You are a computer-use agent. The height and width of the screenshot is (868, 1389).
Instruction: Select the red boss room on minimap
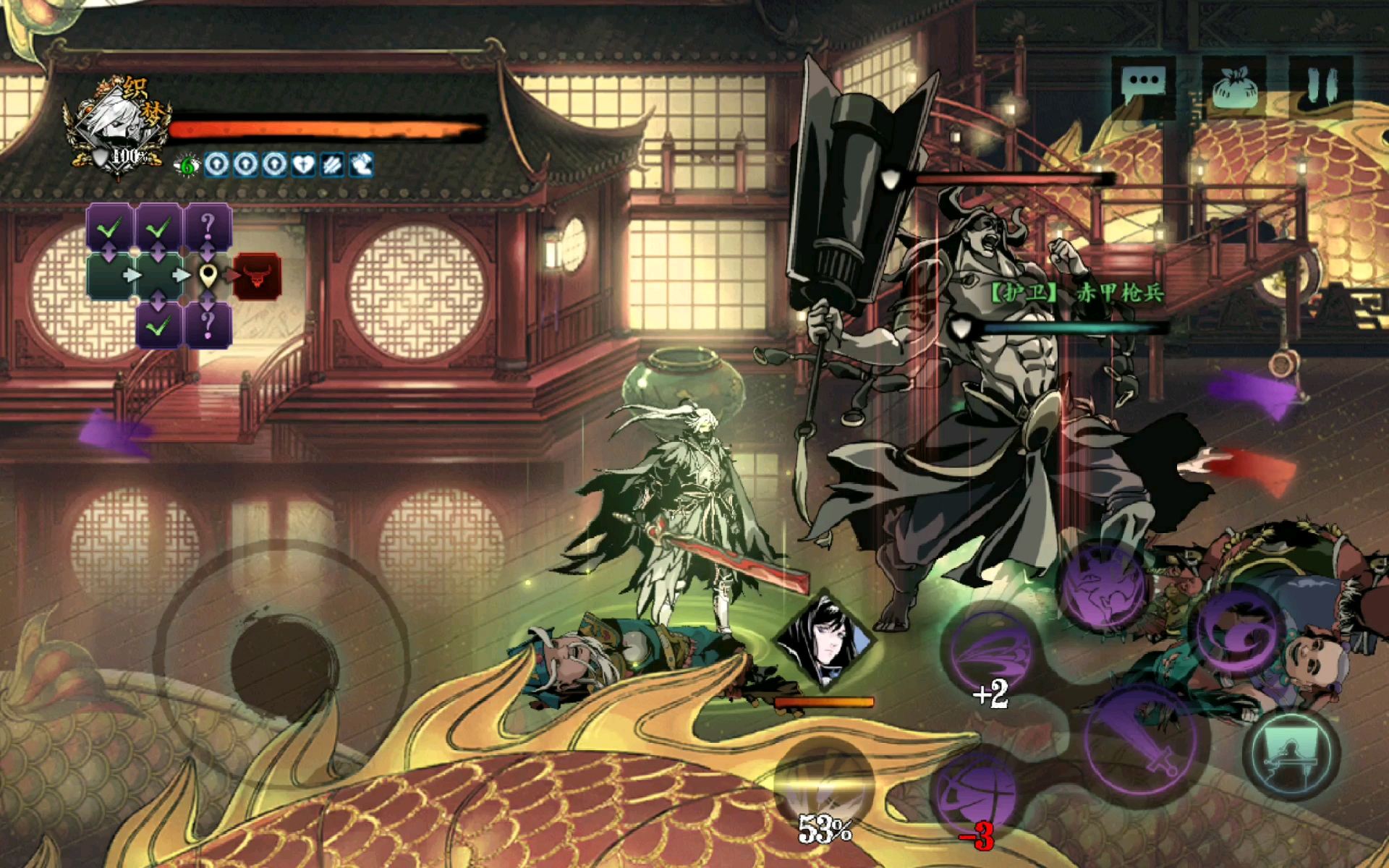[x=257, y=276]
